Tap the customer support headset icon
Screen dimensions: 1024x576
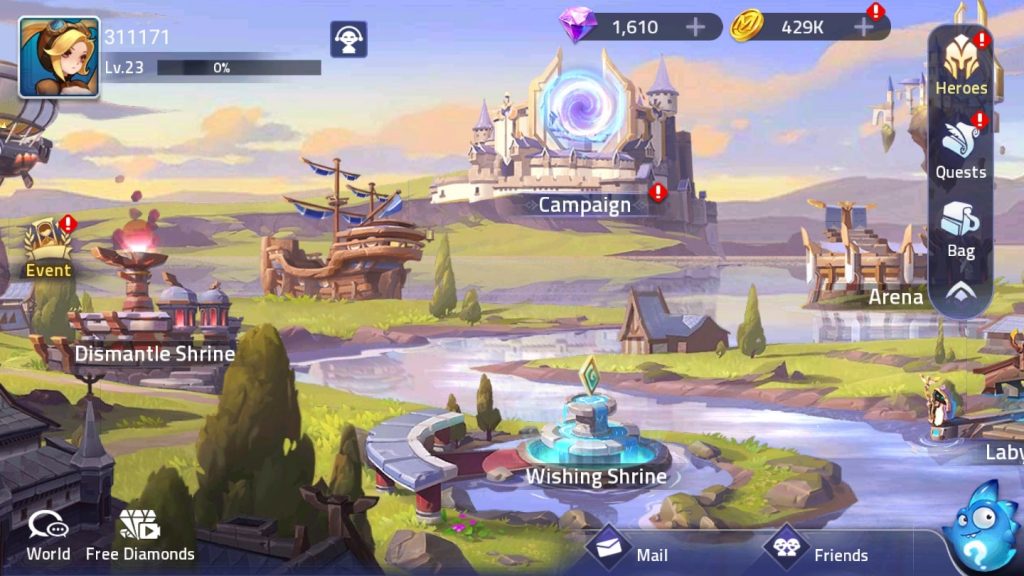tap(349, 40)
